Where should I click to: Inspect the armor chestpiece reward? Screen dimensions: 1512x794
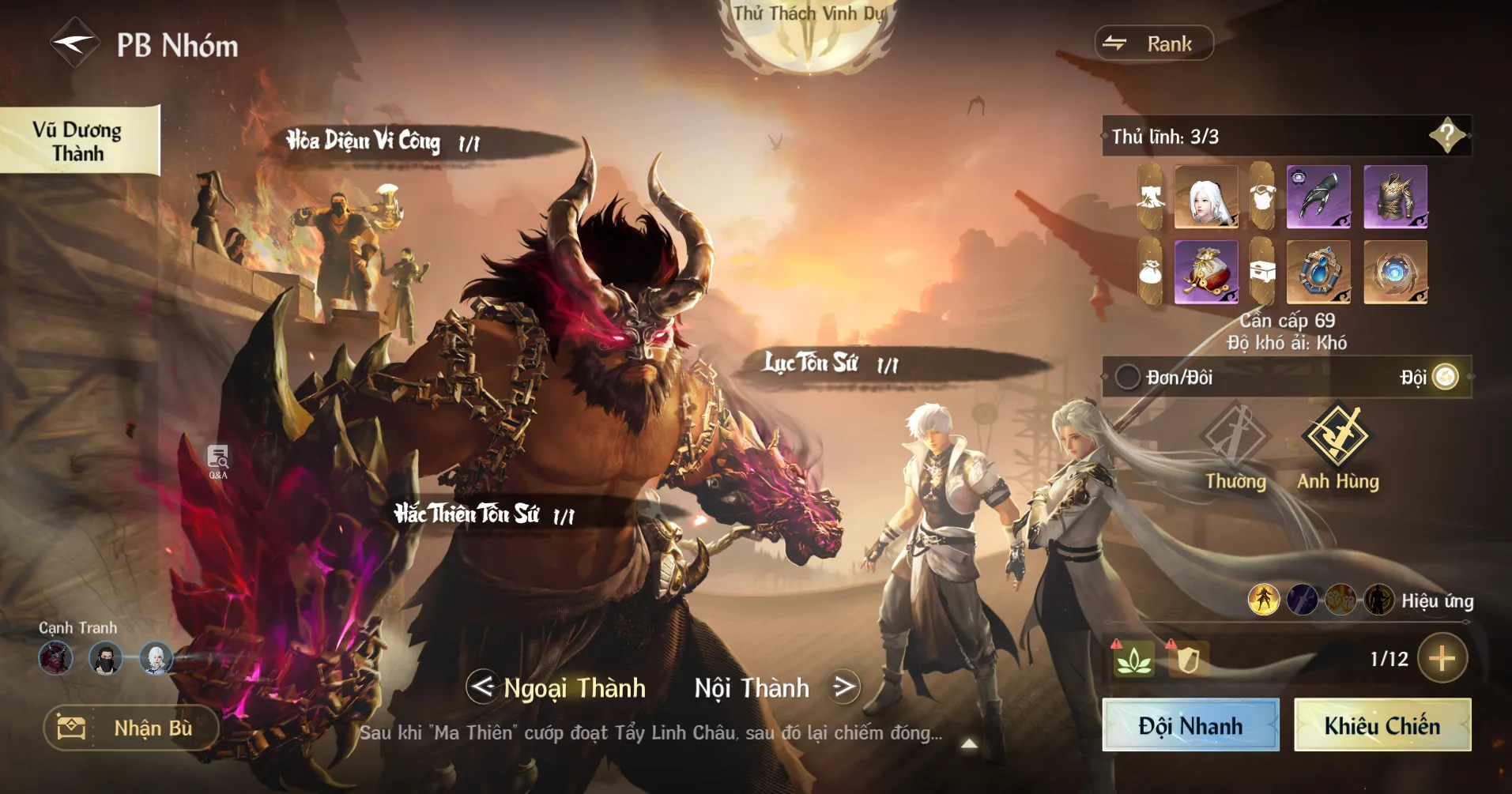point(1395,197)
